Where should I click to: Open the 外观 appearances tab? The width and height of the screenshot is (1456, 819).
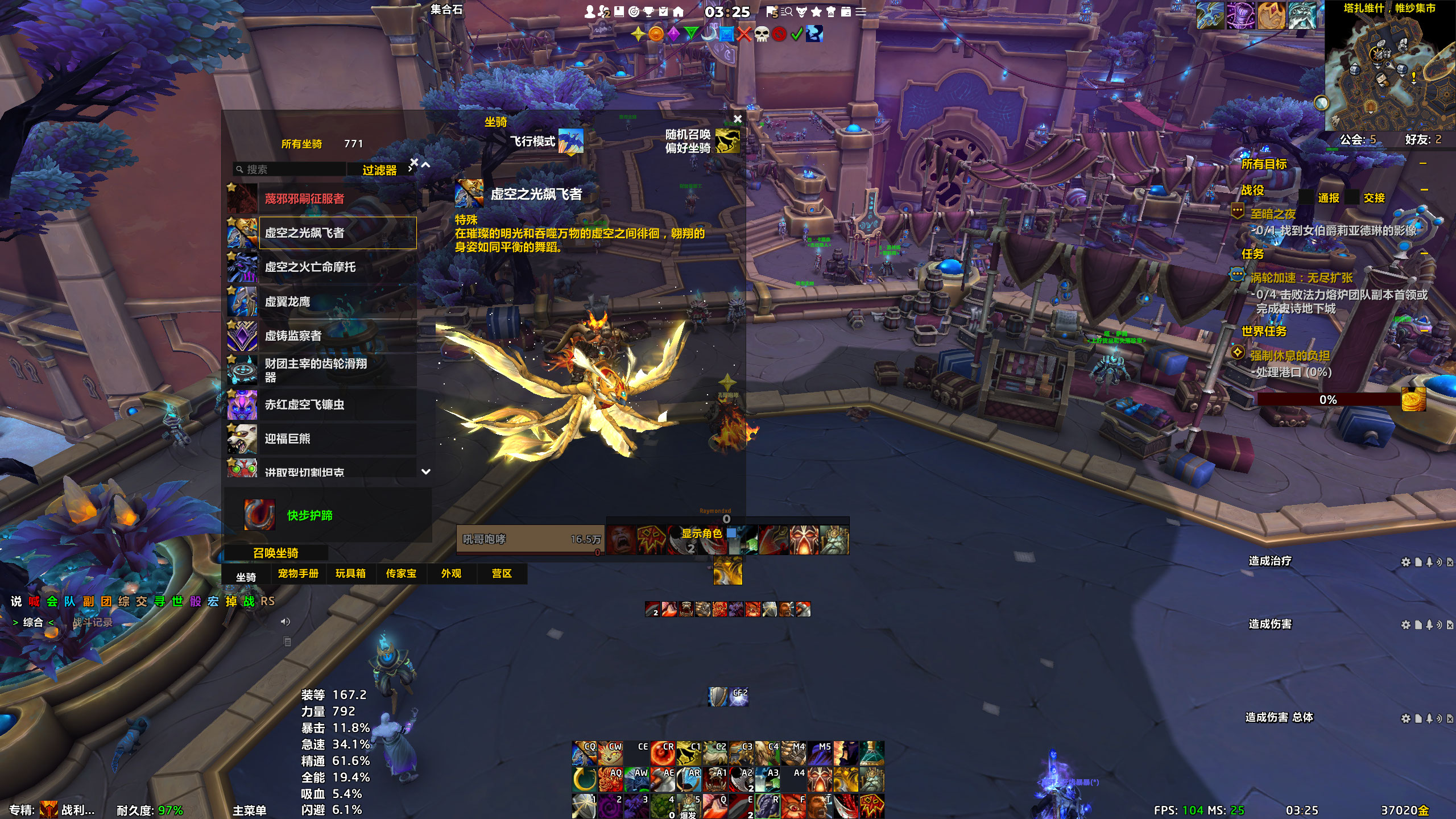(x=451, y=574)
